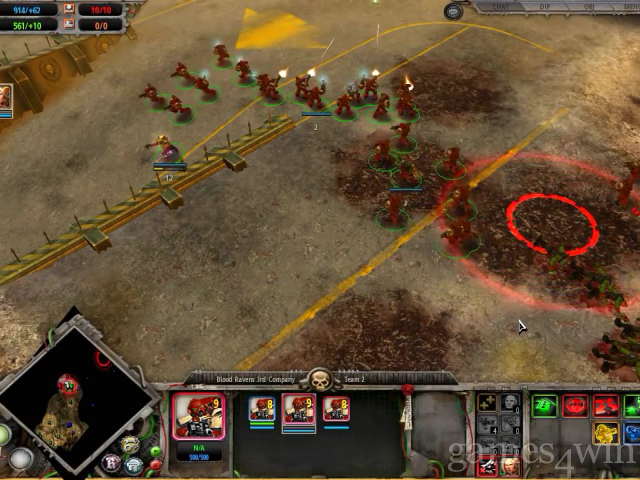Activate the red stop command button
640x480 pixels.
575,406
